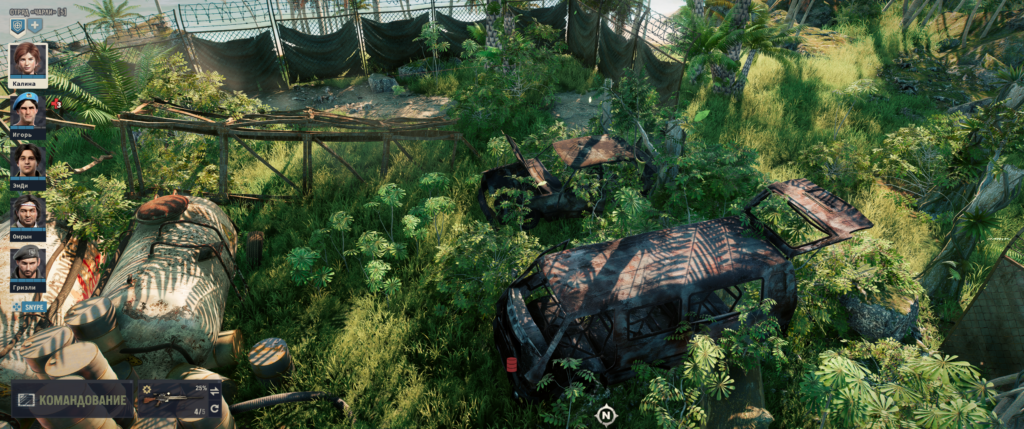The image size is (1024, 429).
Task: Swap weapons with the double-arrow button
Action: pos(214,391)
